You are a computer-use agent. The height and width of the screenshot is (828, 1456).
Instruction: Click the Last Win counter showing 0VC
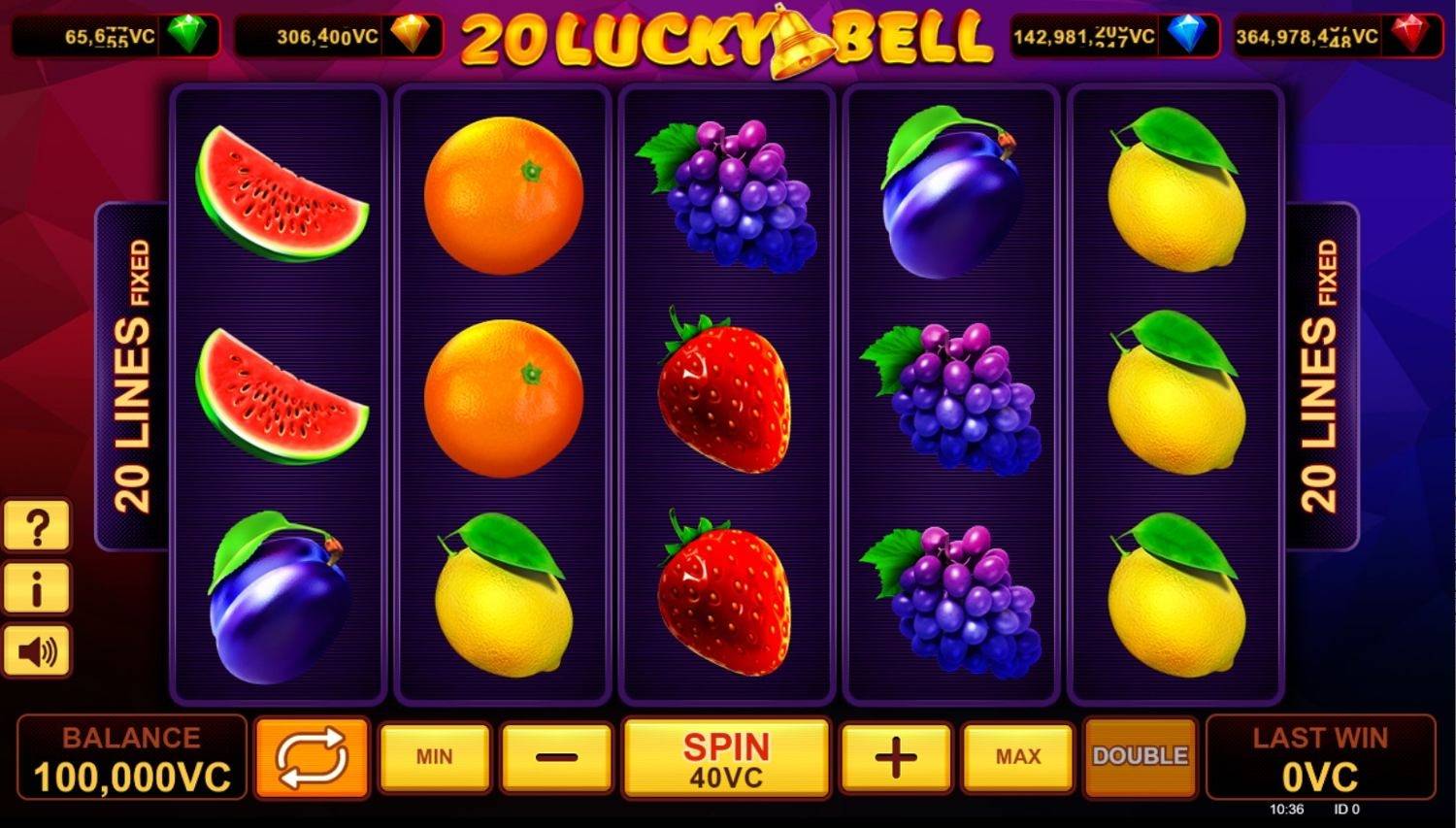pyautogui.click(x=1322, y=760)
